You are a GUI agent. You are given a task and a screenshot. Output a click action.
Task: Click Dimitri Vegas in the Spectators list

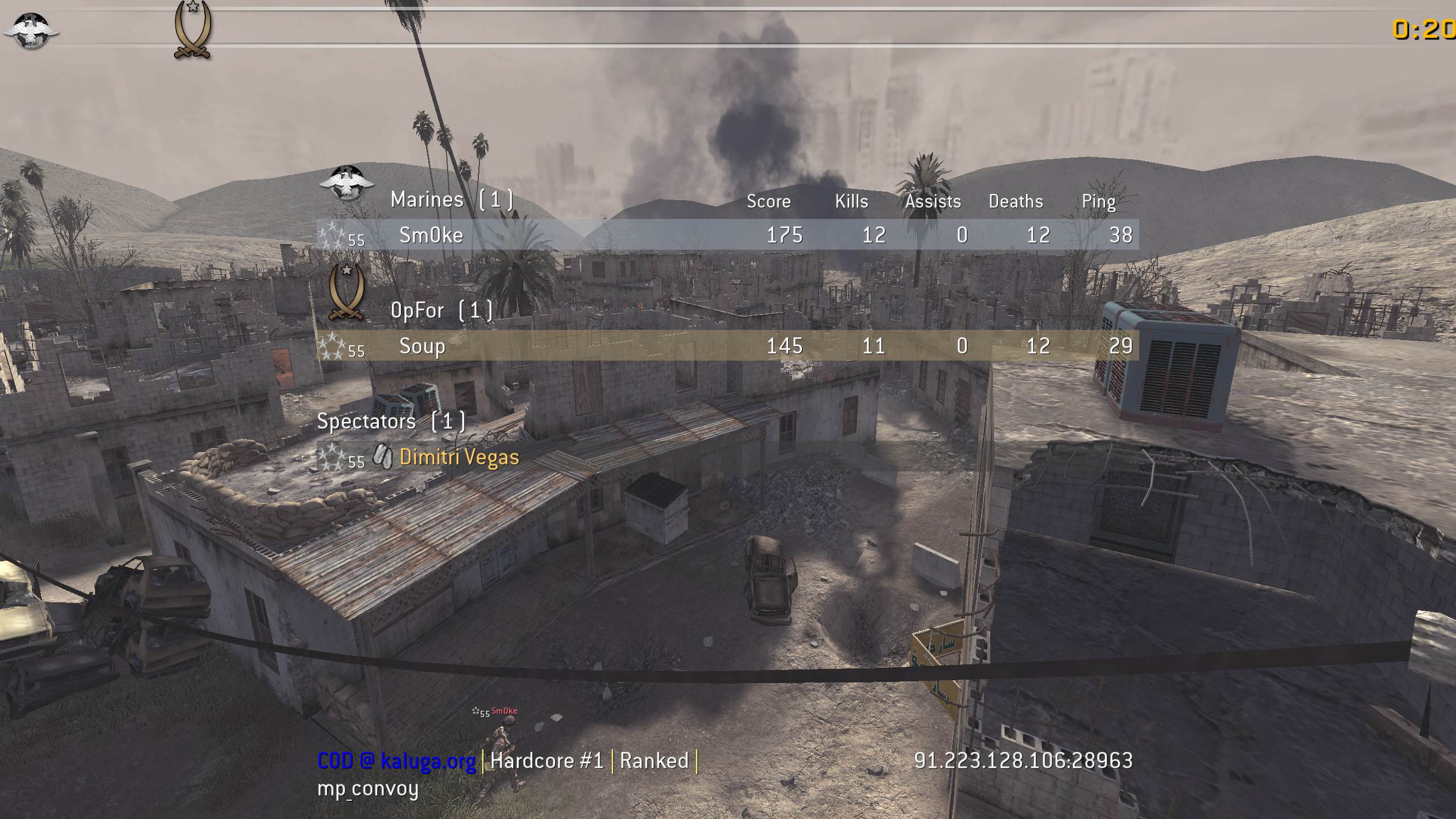458,457
